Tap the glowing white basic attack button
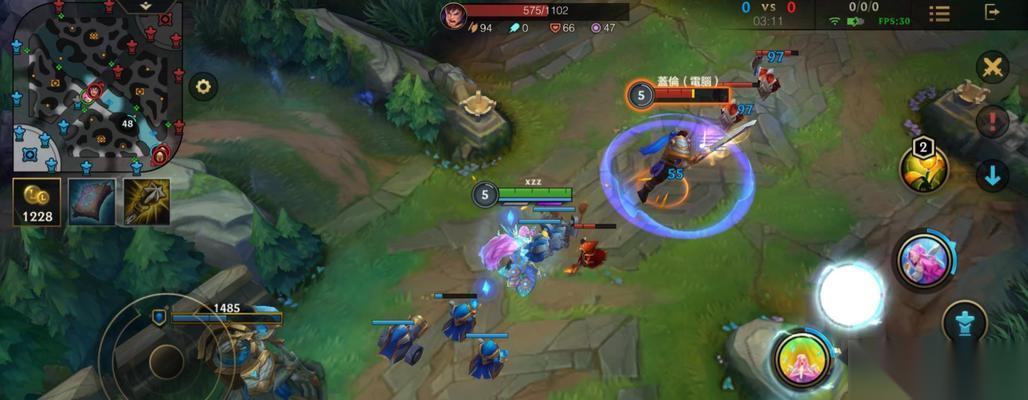 850,295
